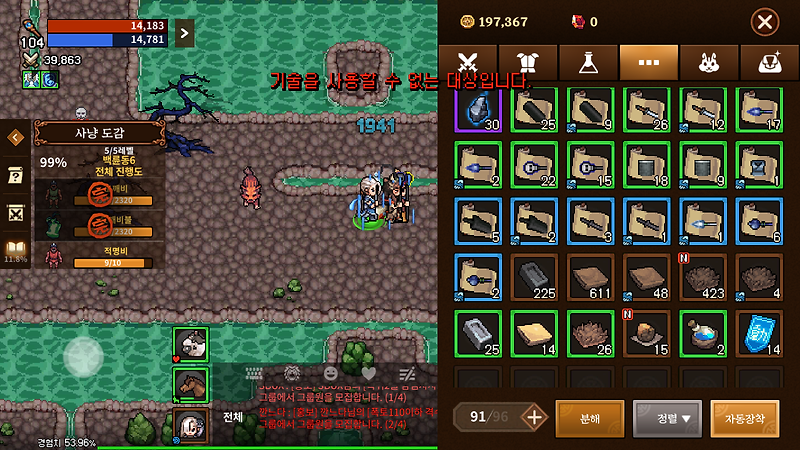This screenshot has height=450, width=800.
Task: Open the 정렬 sort dropdown
Action: (667, 417)
